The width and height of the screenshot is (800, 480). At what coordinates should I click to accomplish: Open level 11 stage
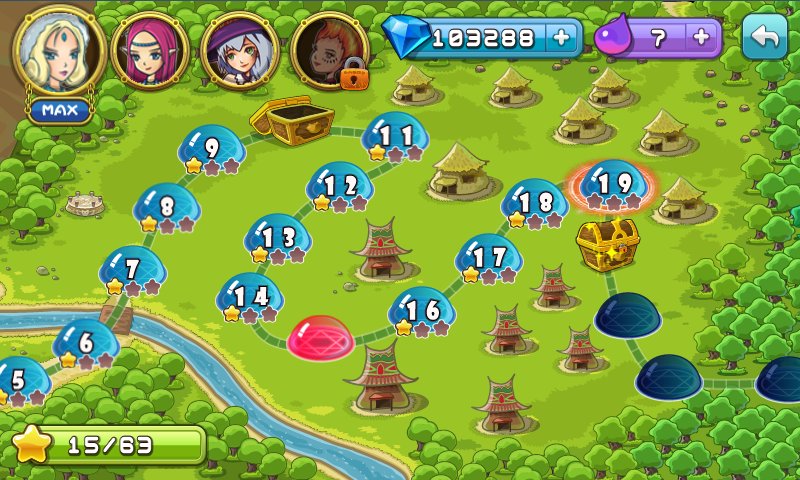pos(395,137)
